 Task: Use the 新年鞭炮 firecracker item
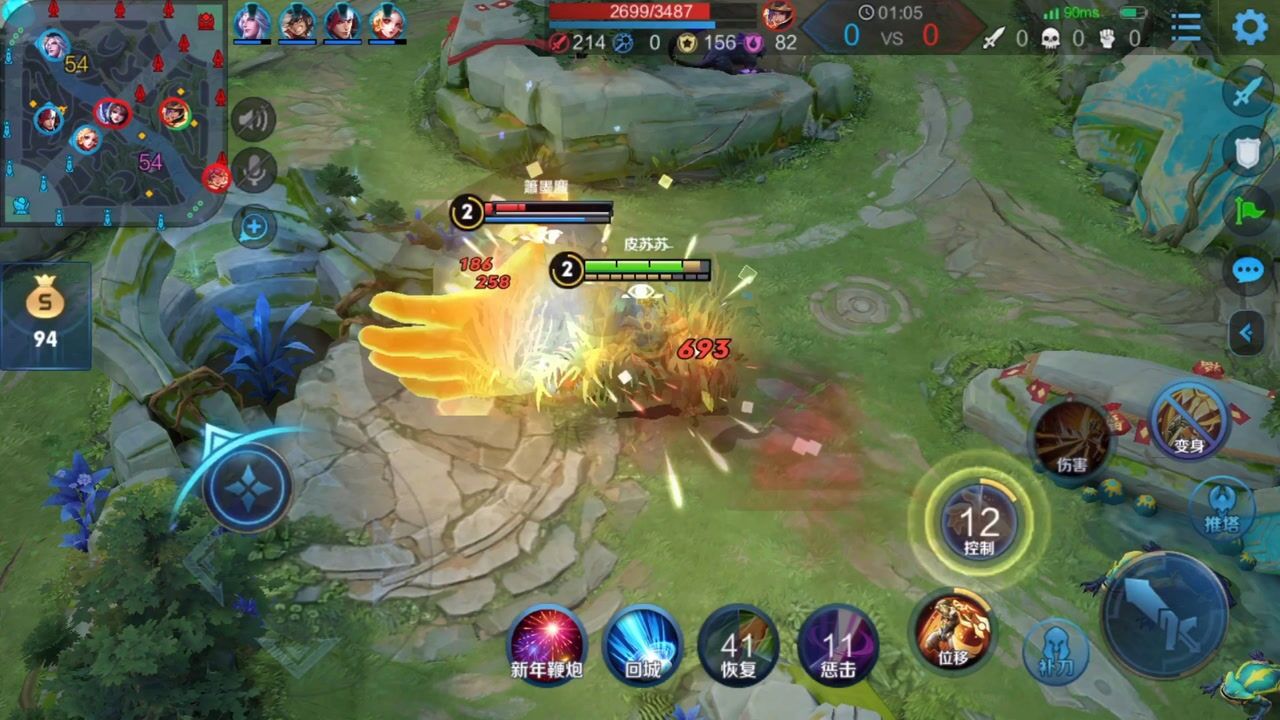pyautogui.click(x=546, y=643)
